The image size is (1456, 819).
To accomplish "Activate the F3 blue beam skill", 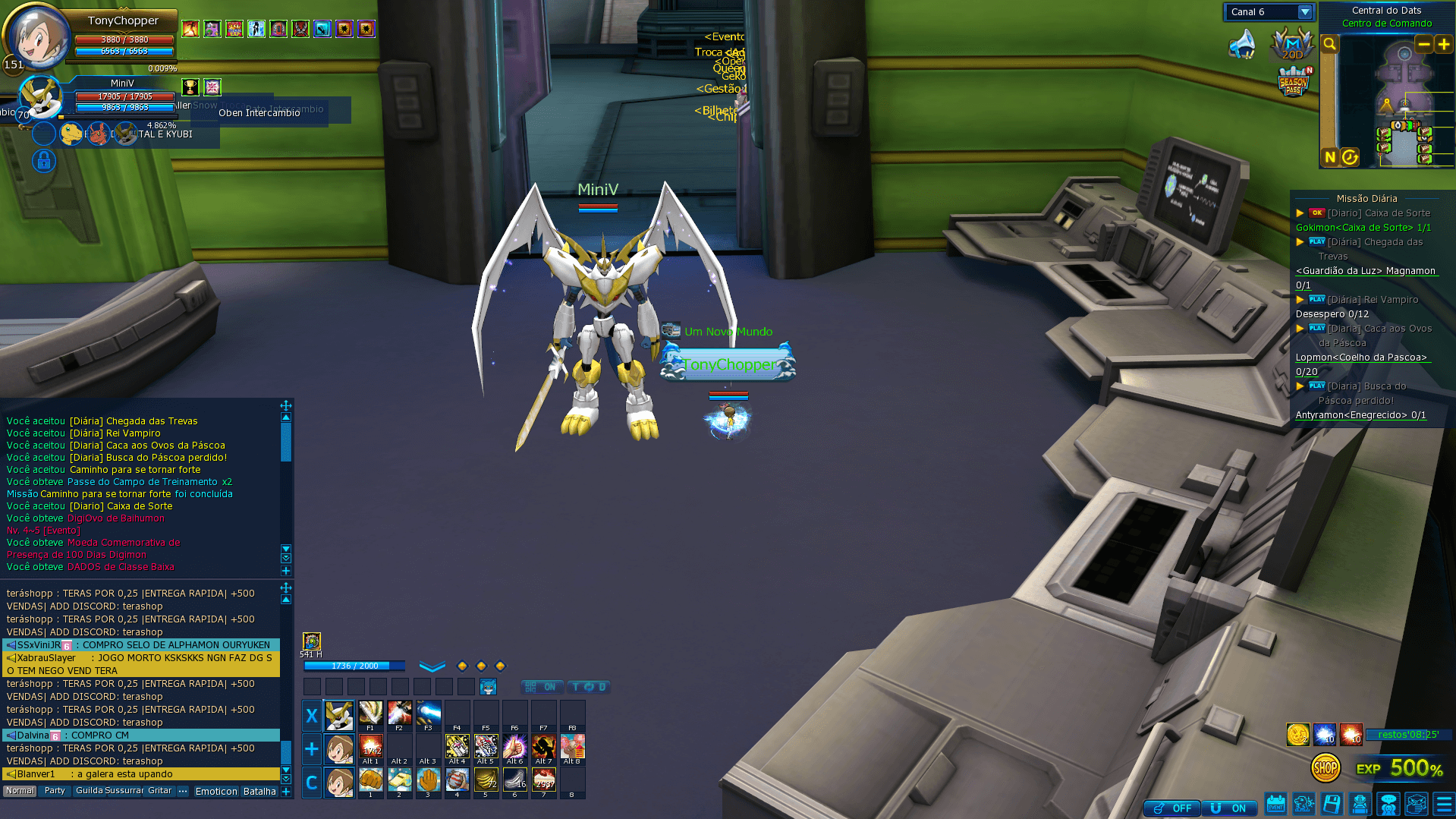I will pos(428,713).
